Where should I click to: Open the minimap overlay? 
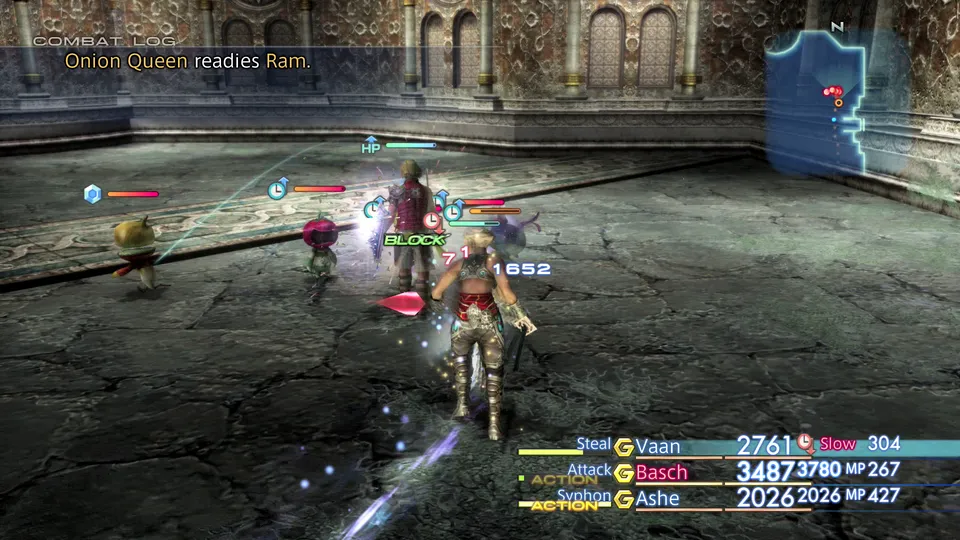[838, 100]
